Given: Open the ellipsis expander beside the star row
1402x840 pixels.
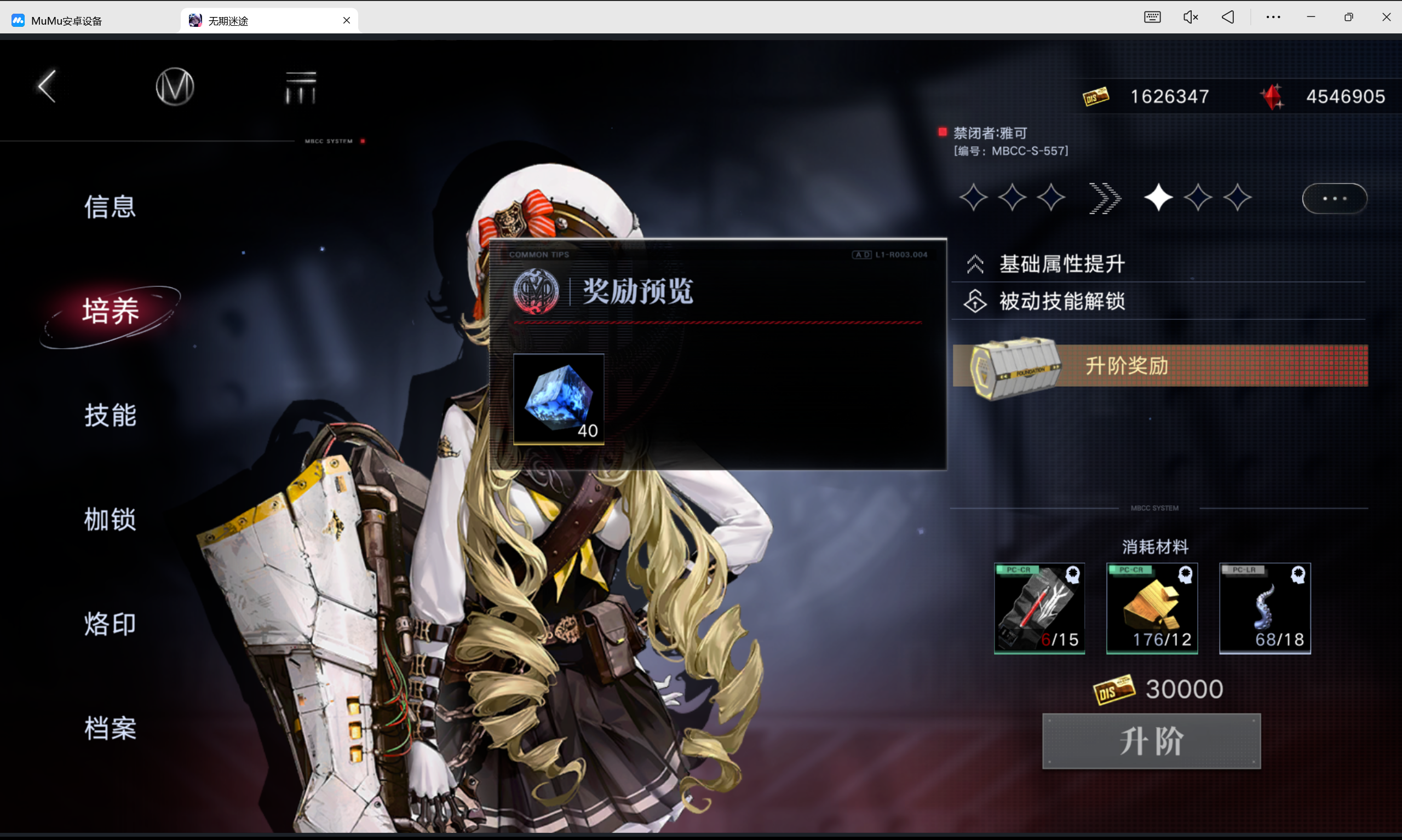Looking at the screenshot, I should click(1335, 198).
